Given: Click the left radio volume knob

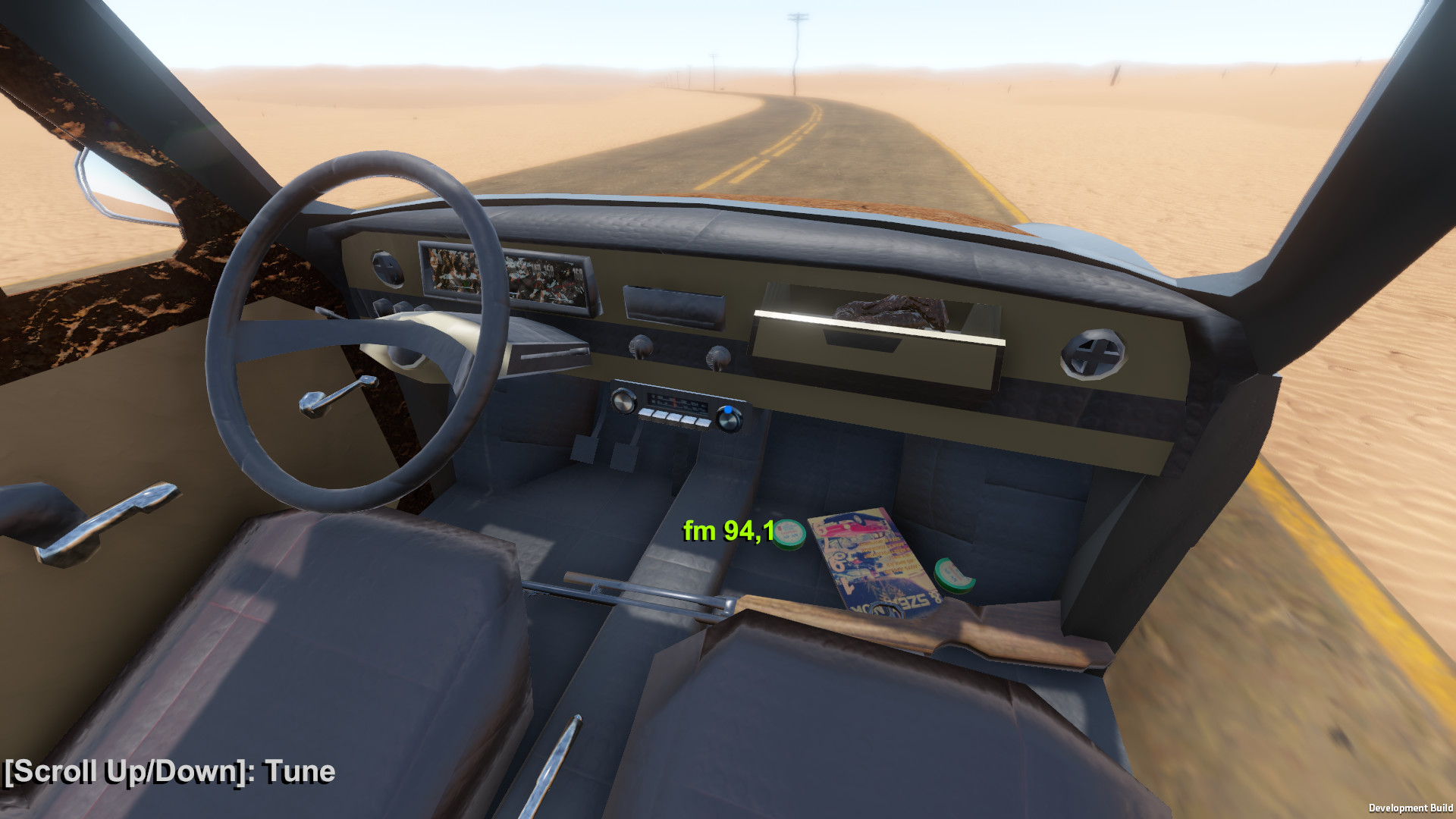Looking at the screenshot, I should click(x=625, y=402).
